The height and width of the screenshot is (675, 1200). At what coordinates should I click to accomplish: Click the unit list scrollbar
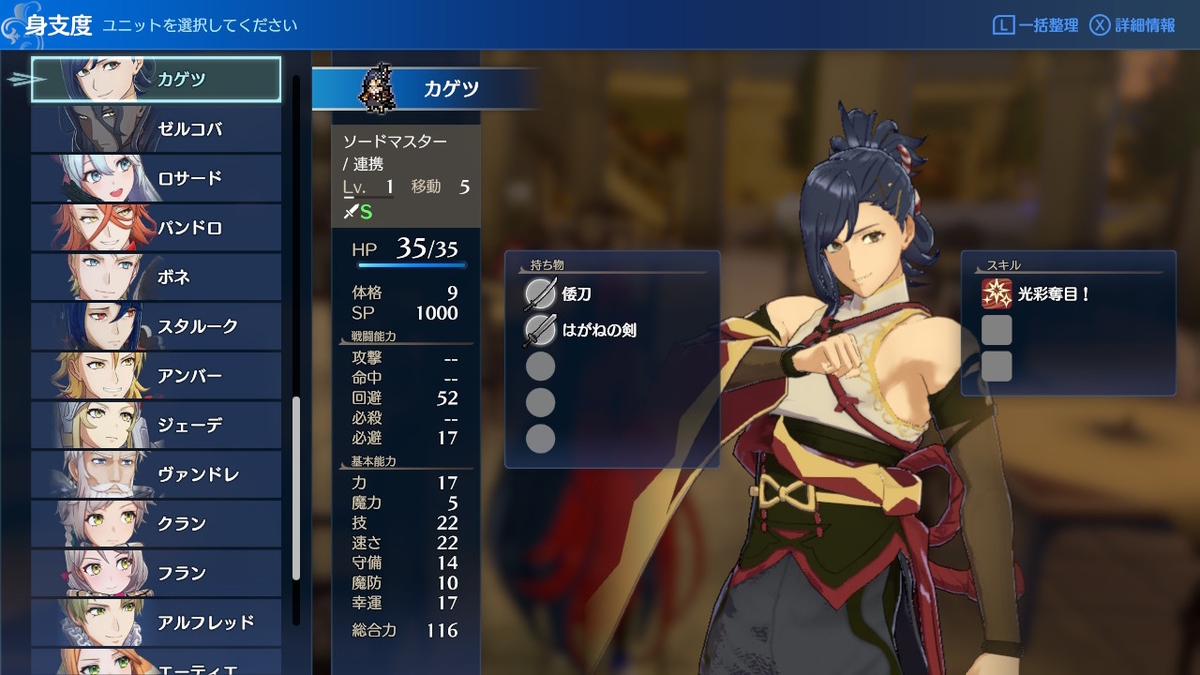[296, 488]
